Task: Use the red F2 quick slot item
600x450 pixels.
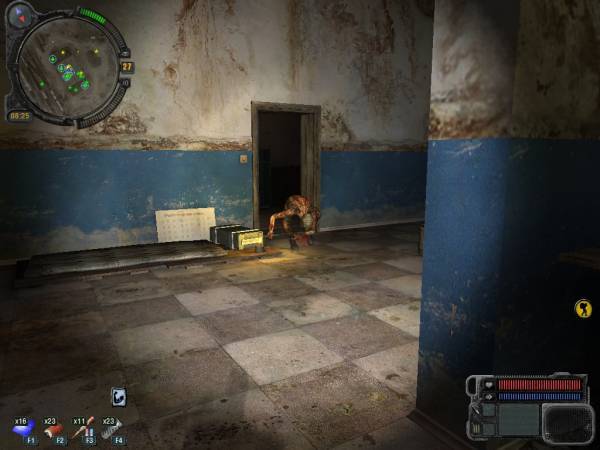Action: (x=53, y=429)
